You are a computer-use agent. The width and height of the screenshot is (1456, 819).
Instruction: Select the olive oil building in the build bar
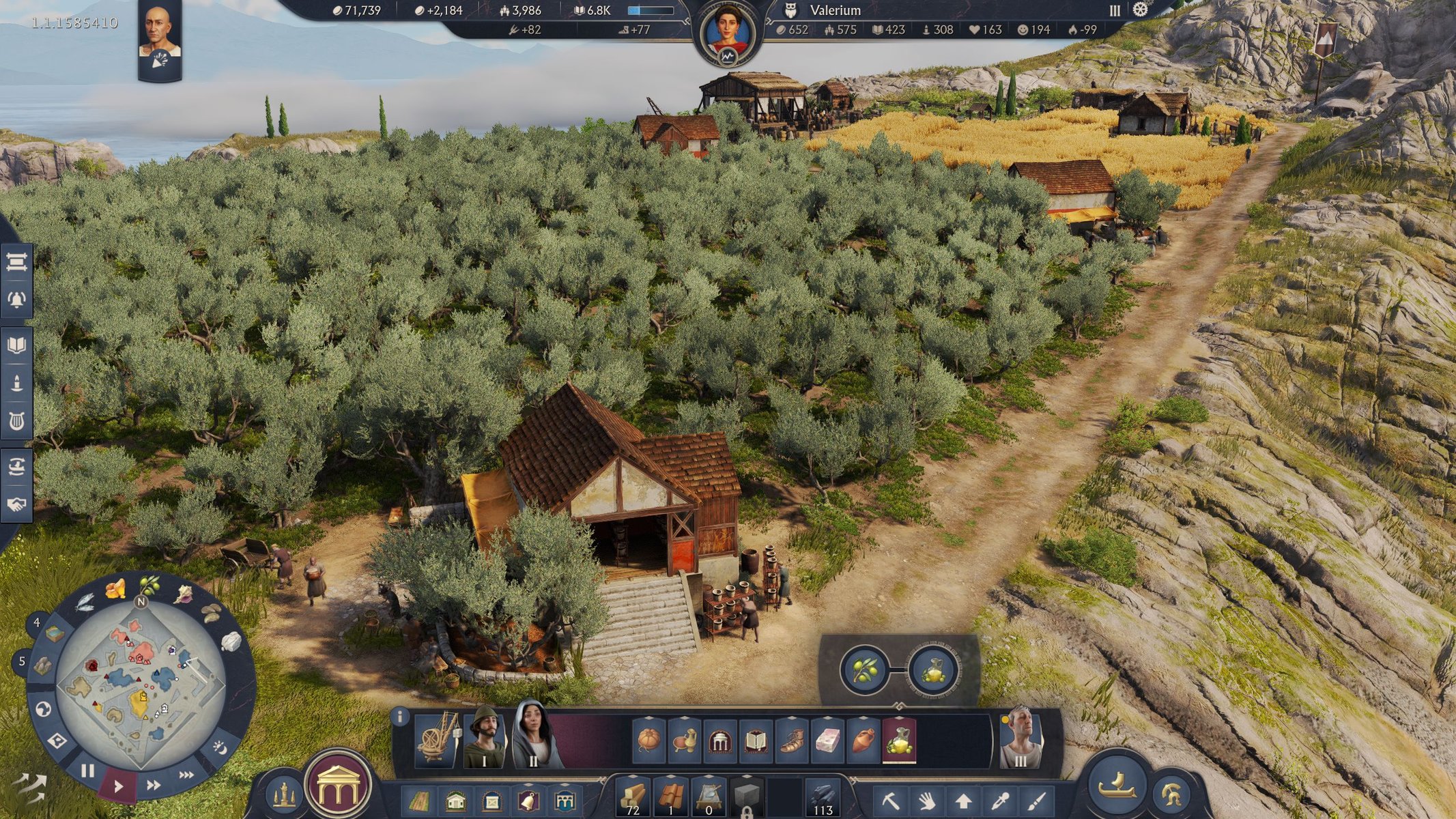click(x=899, y=741)
